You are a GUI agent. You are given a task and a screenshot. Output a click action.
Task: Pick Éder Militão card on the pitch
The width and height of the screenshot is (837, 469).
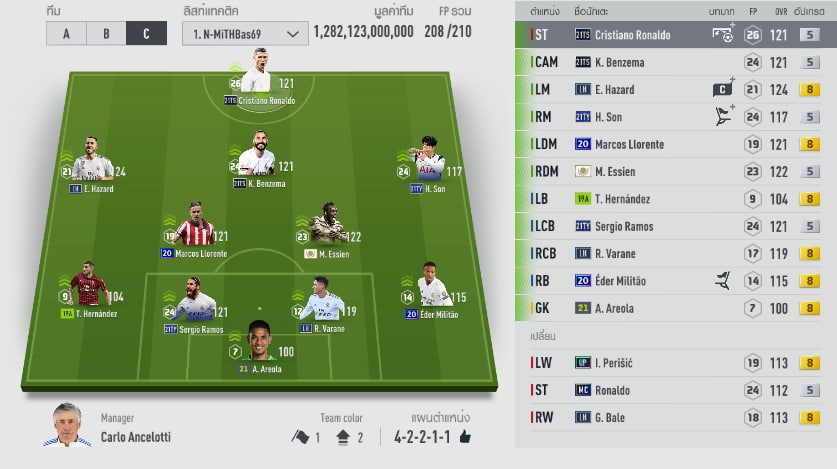433,291
